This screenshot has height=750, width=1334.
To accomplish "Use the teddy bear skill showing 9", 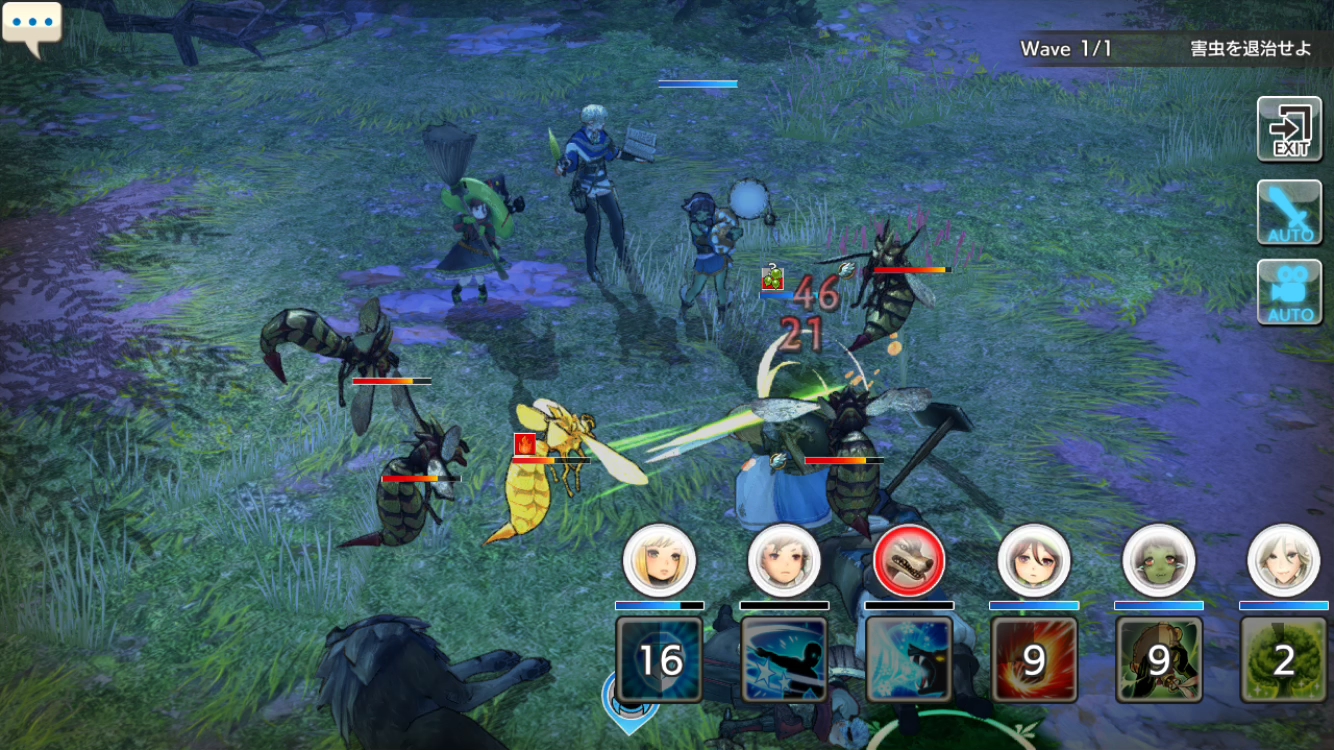I will (x=1158, y=659).
